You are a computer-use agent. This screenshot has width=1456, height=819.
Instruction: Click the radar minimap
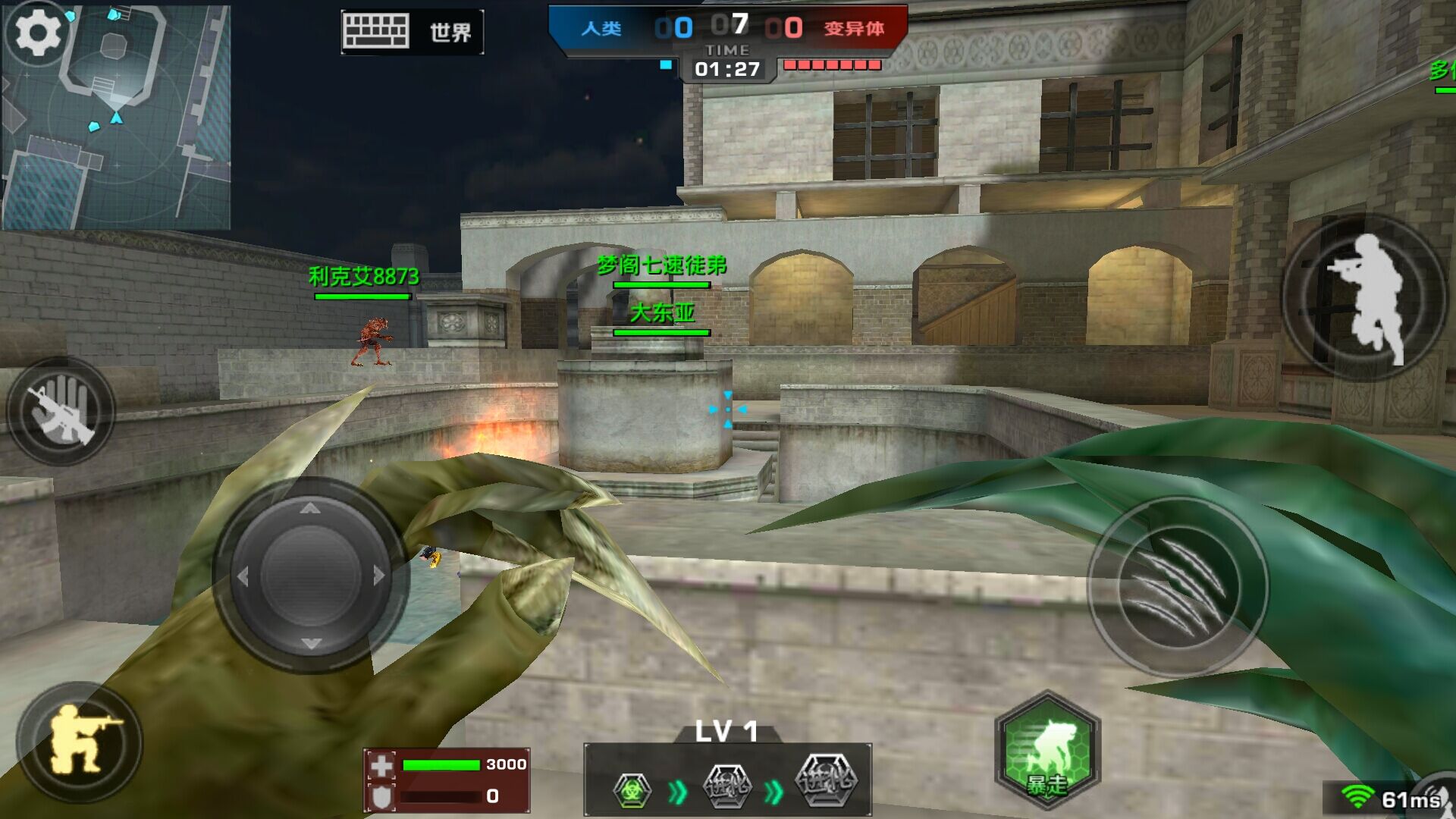coord(129,129)
